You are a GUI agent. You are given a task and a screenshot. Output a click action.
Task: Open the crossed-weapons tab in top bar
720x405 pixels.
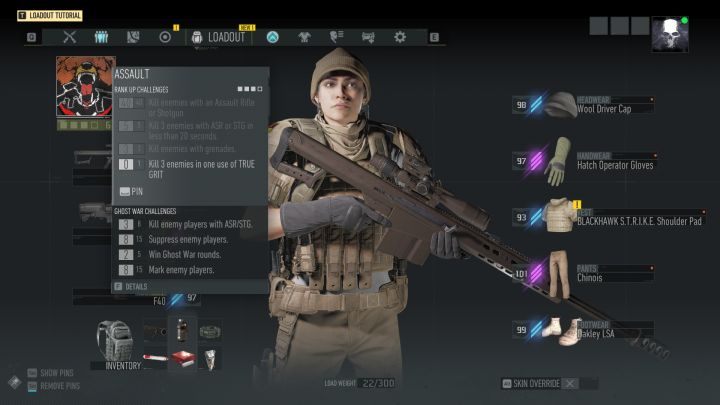tap(69, 37)
